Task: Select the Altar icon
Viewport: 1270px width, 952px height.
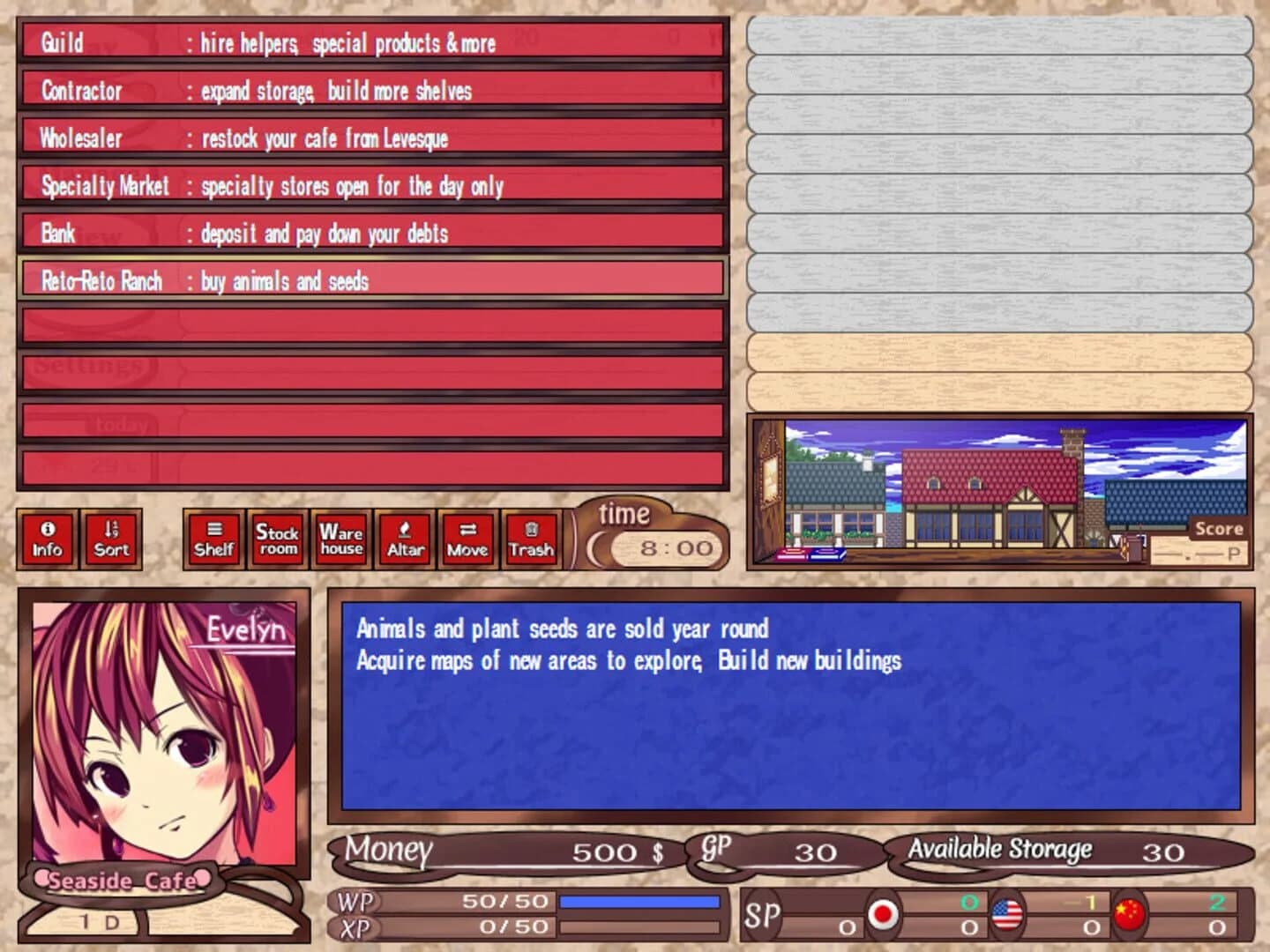Action: (405, 539)
